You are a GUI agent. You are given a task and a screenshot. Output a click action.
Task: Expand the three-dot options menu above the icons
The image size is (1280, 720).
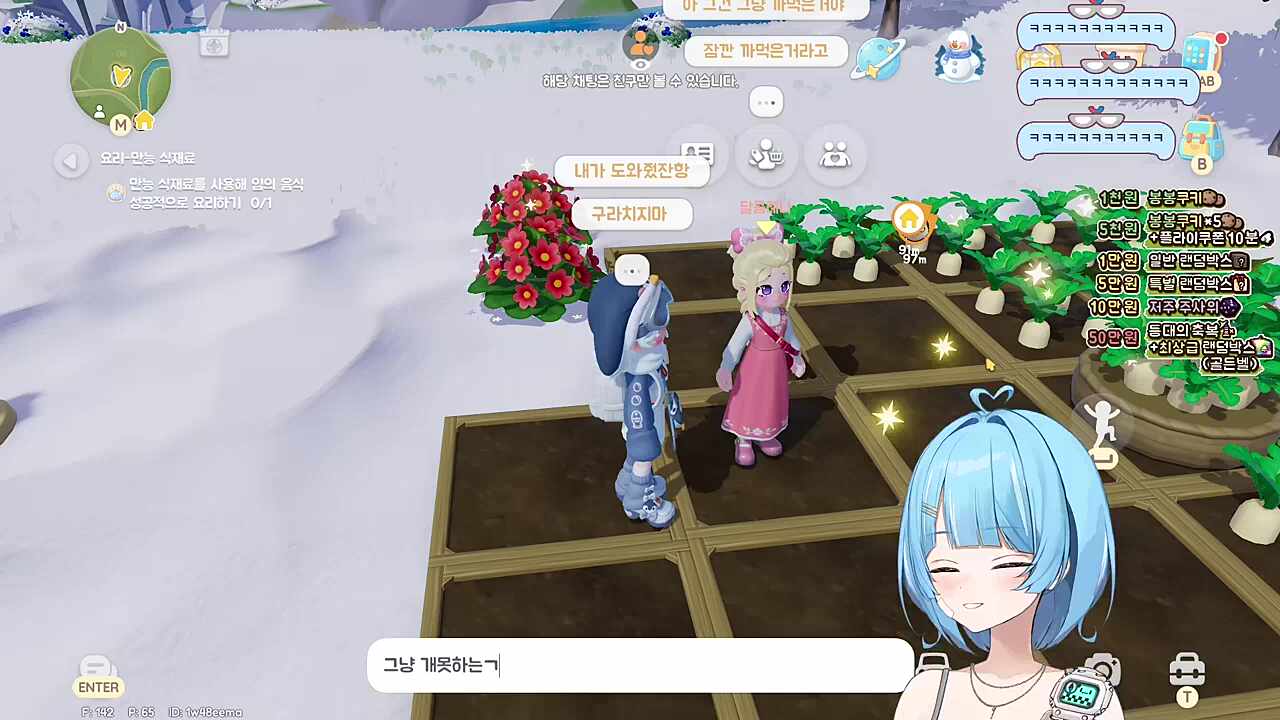click(x=766, y=102)
